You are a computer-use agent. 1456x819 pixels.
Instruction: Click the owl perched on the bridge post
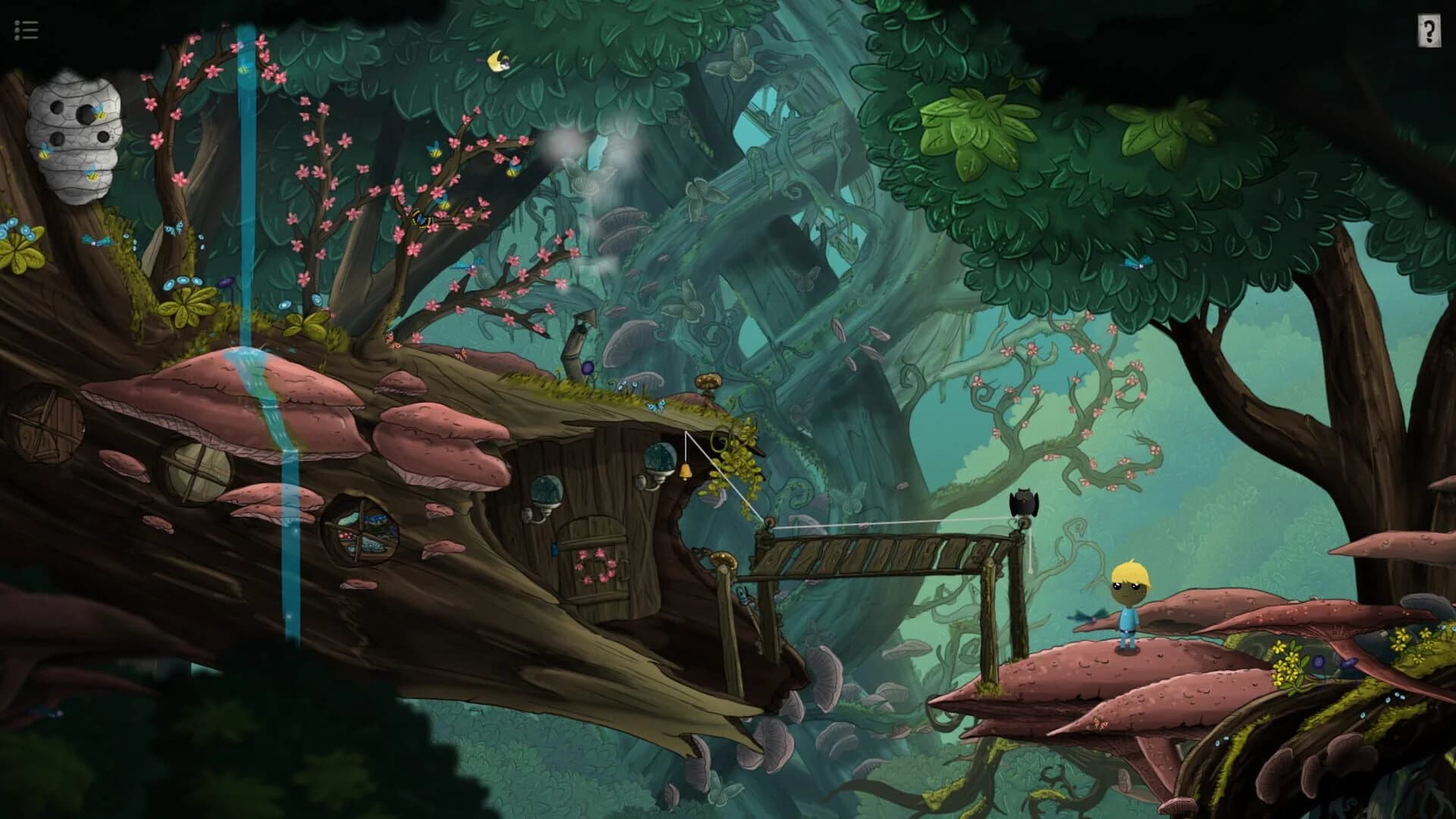pos(1025,502)
